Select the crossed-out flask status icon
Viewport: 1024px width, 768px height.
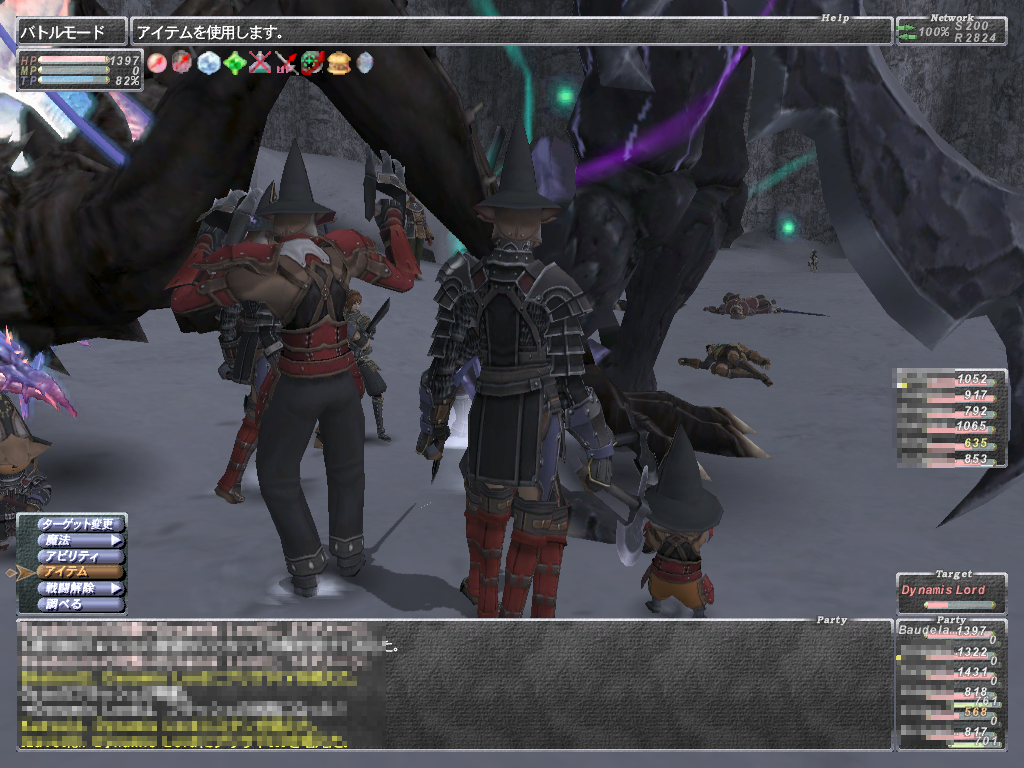(x=260, y=62)
